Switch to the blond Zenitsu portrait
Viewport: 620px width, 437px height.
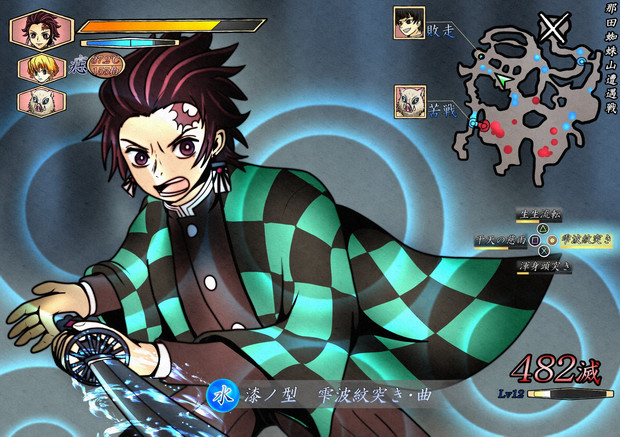click(x=39, y=67)
